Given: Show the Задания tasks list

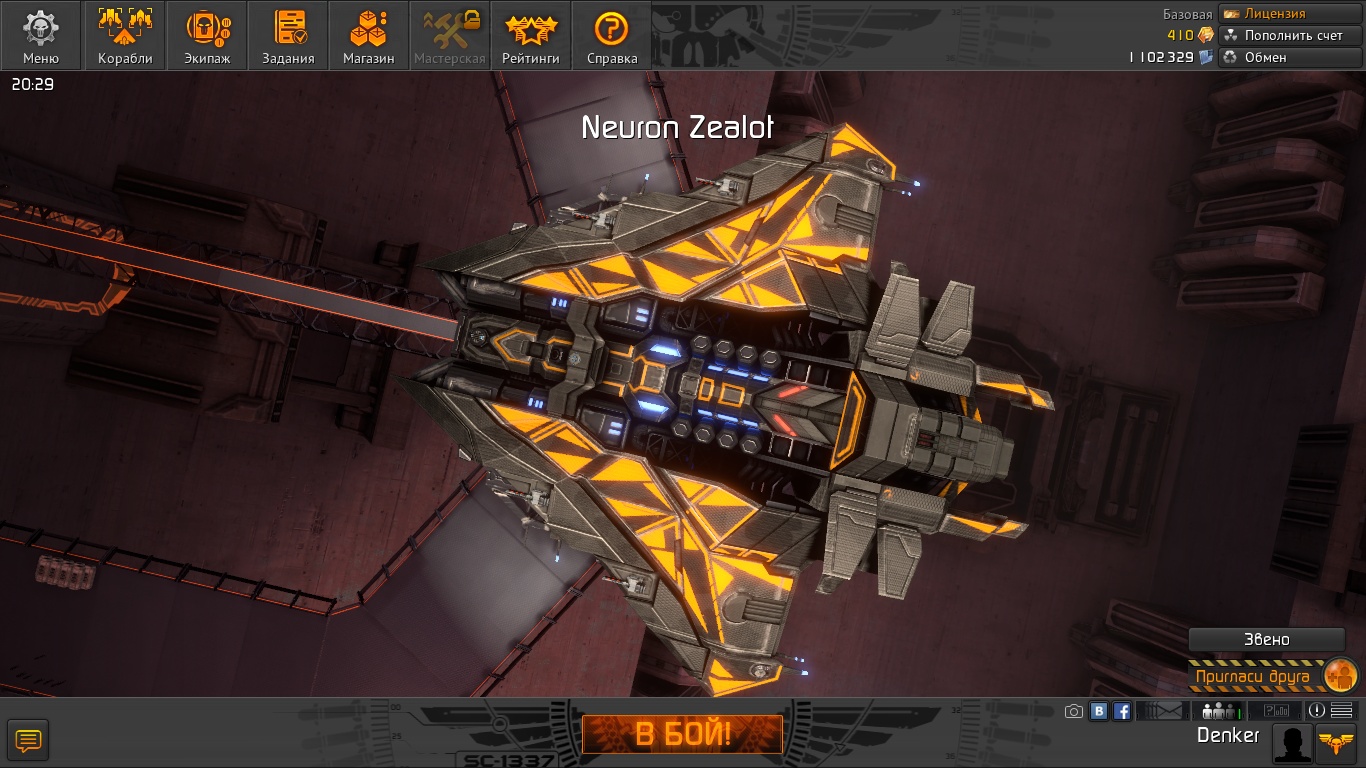Looking at the screenshot, I should tap(288, 36).
